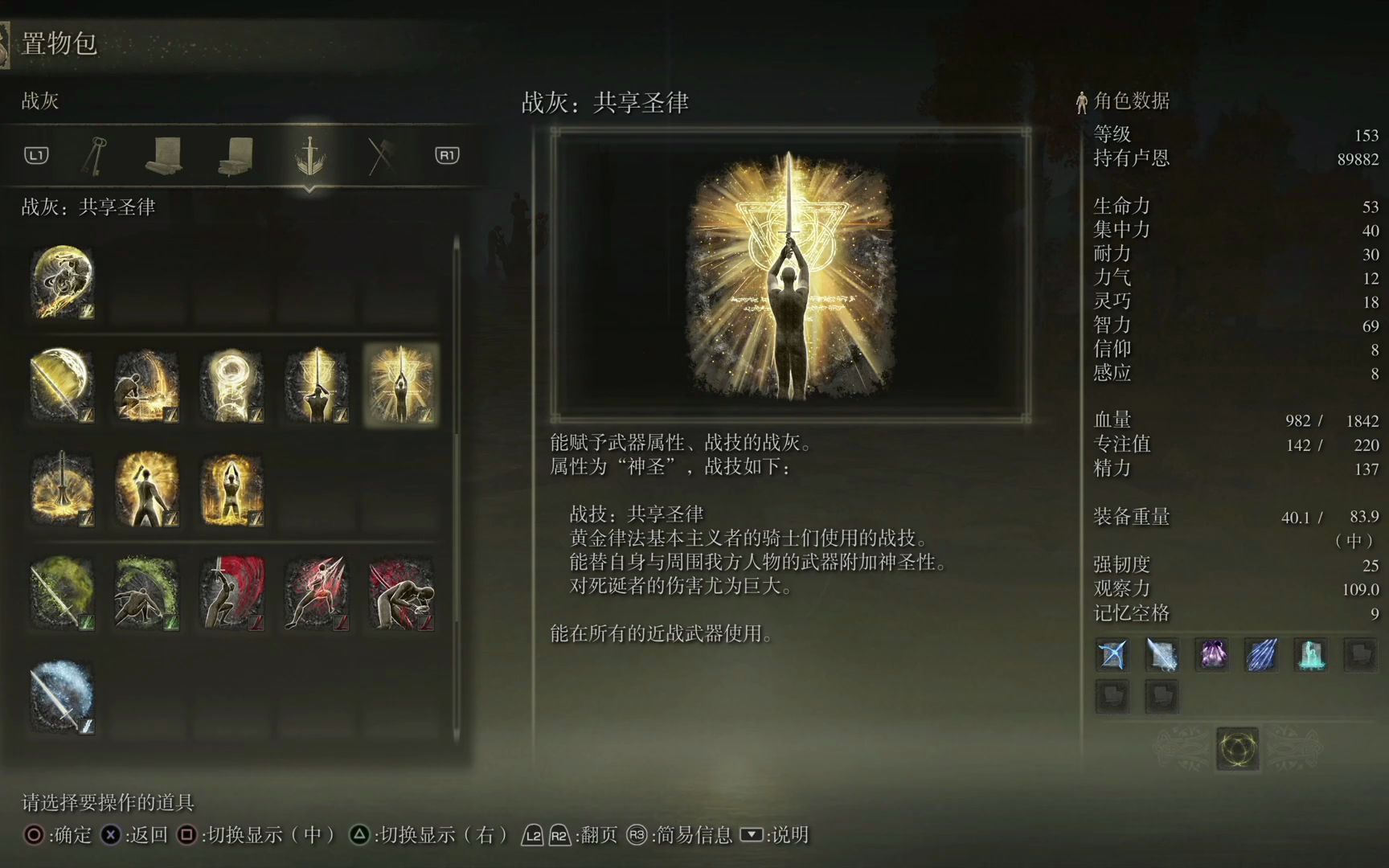Select the crafting tools category icon
Viewport: 1389px width, 868px height.
379,155
